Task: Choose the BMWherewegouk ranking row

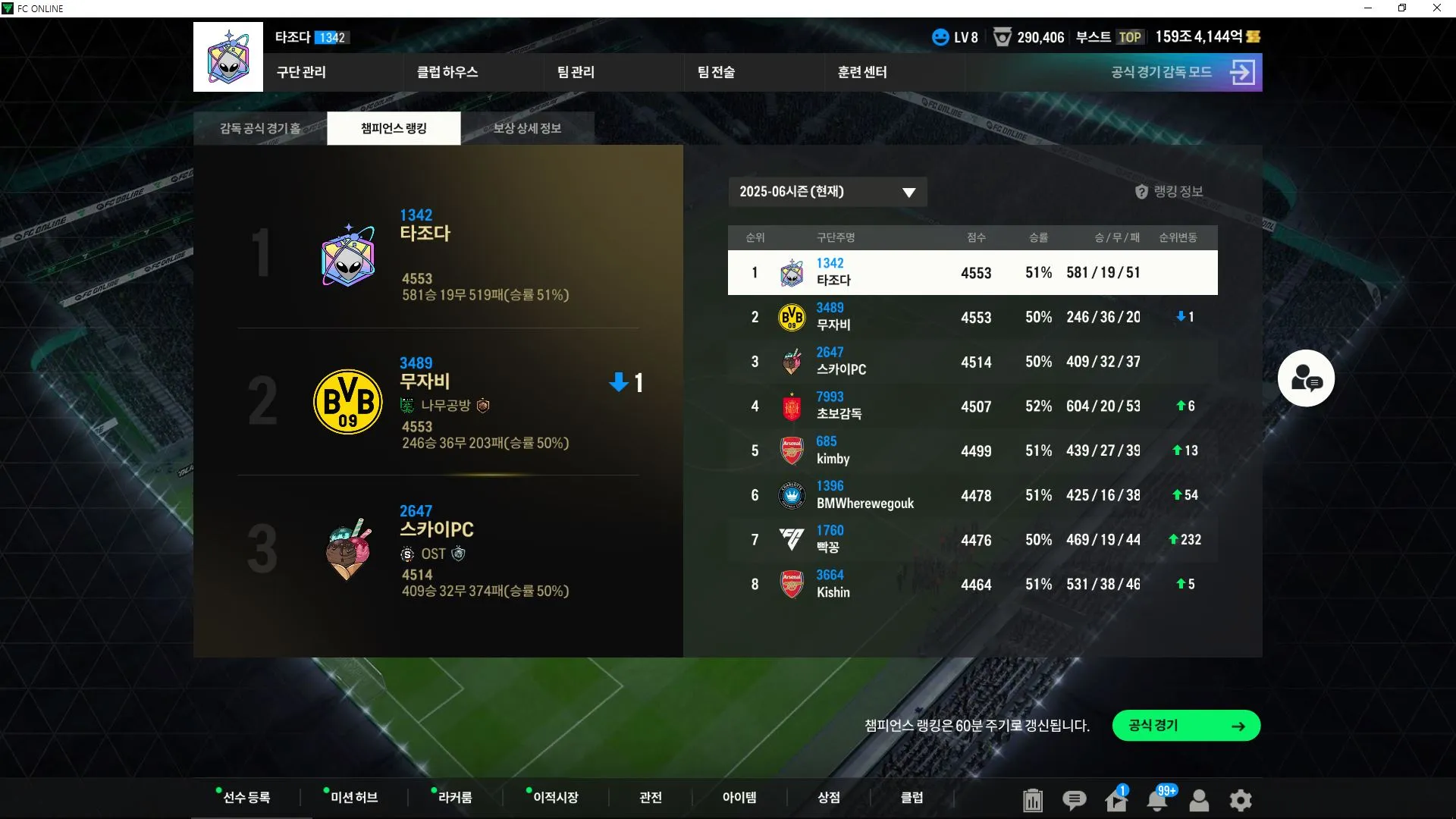Action: click(972, 496)
